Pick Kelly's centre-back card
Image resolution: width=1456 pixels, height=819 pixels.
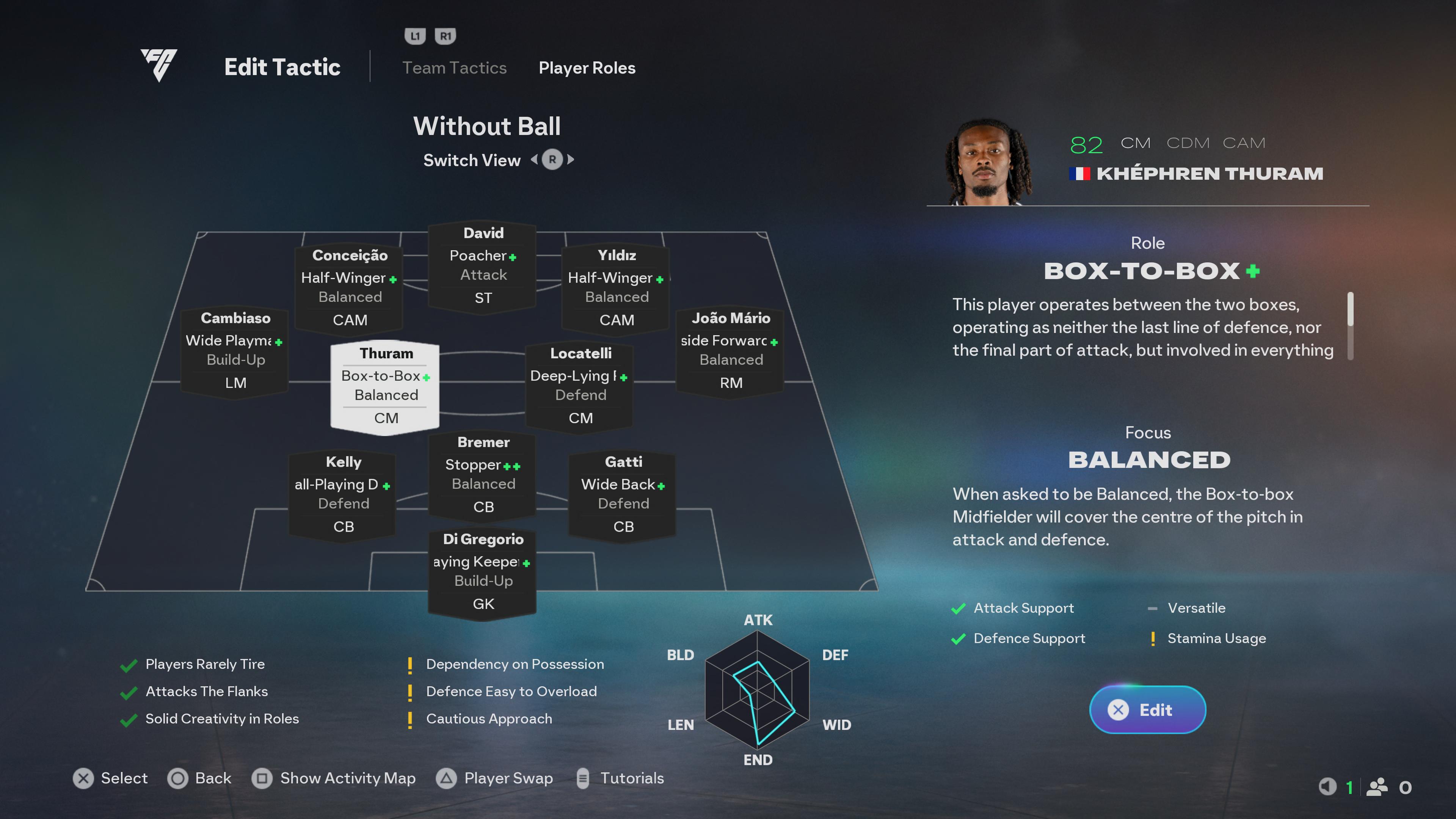(343, 494)
